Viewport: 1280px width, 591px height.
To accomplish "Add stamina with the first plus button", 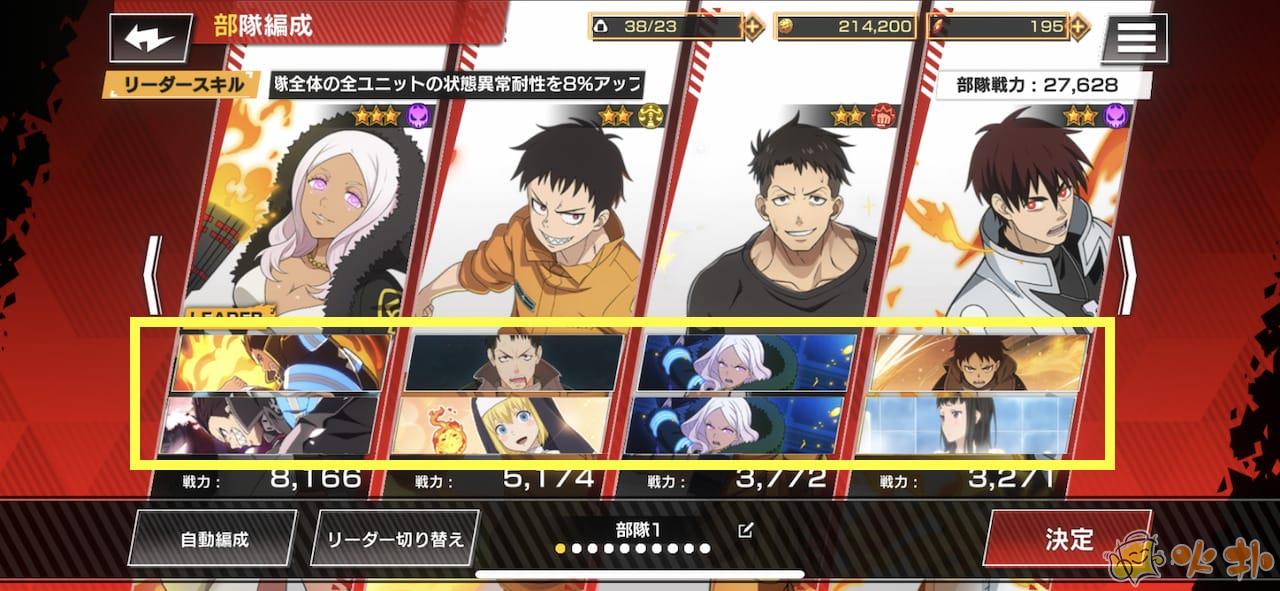I will tap(754, 27).
